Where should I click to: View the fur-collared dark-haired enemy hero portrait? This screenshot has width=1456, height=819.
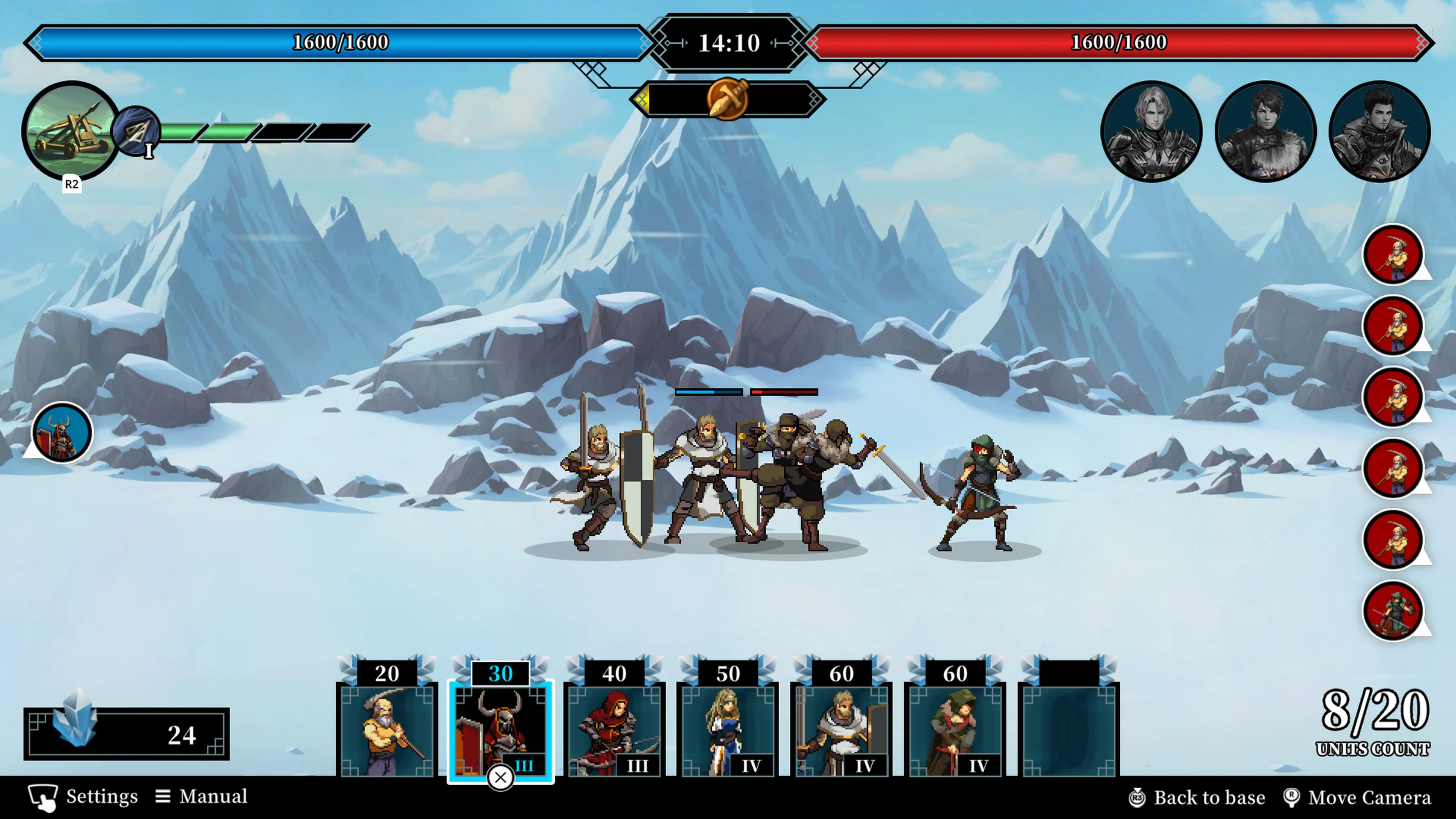tap(1266, 131)
